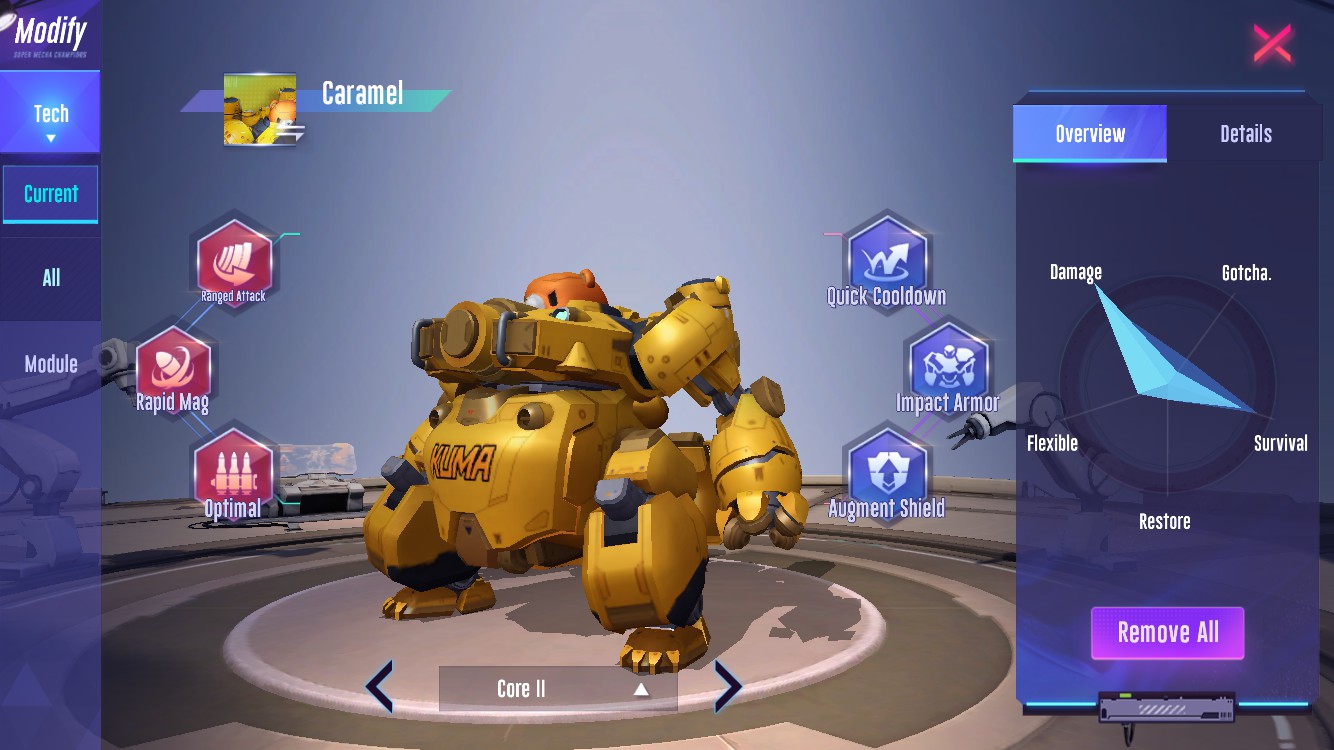Remove All equipped tech

[1167, 633]
